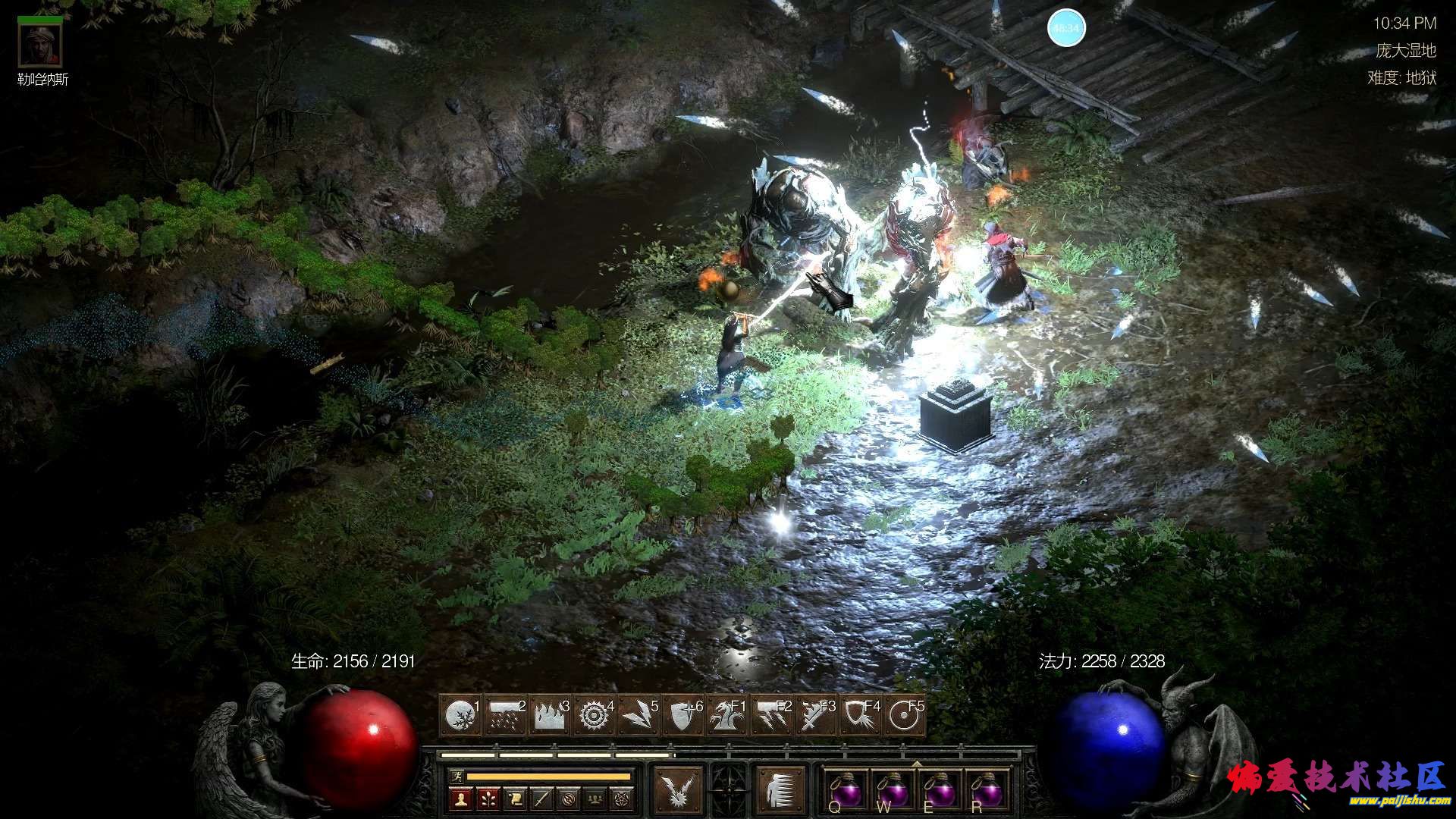Choose the Fire Wall flames skill icon
This screenshot has height=819, width=1456.
tap(549, 715)
